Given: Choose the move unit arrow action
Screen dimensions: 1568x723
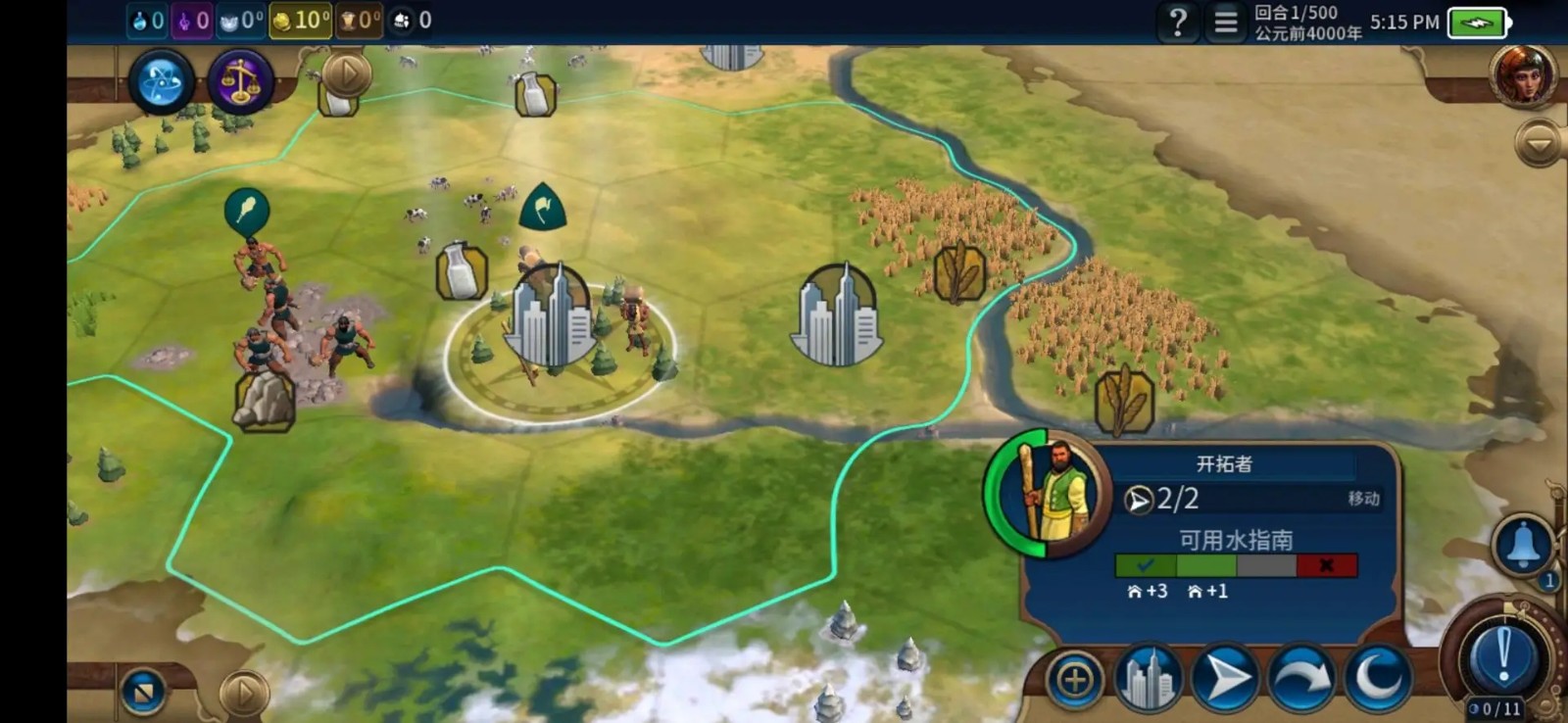Looking at the screenshot, I should click(x=1225, y=678).
